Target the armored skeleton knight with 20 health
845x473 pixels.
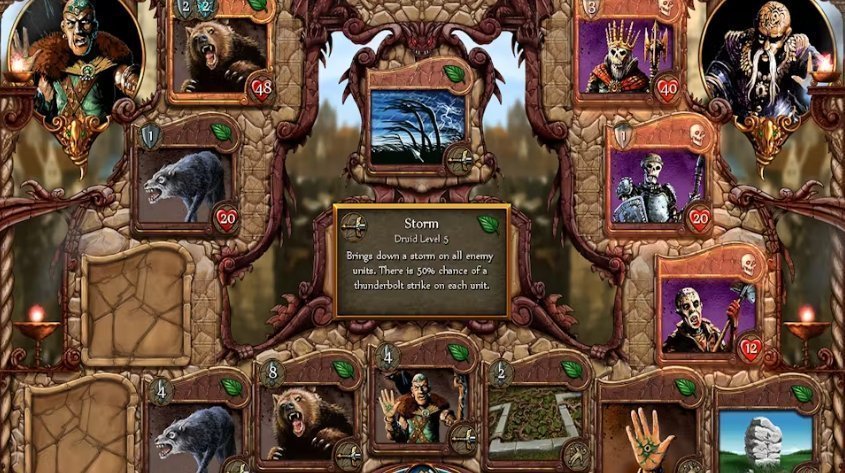656,185
